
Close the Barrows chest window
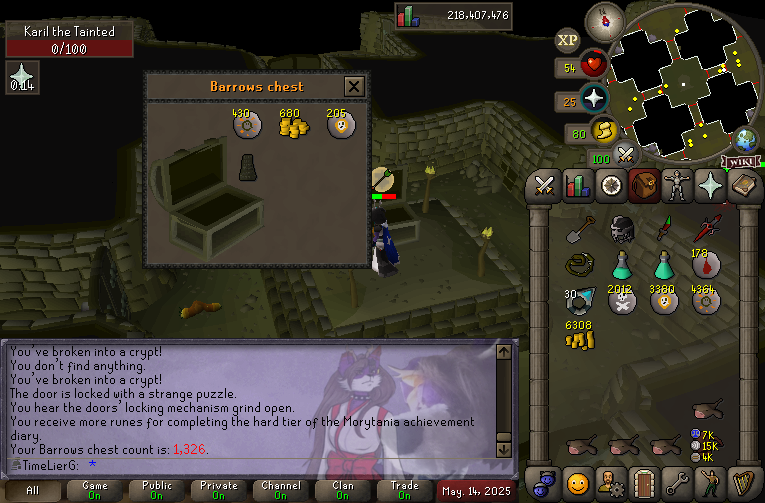[353, 87]
